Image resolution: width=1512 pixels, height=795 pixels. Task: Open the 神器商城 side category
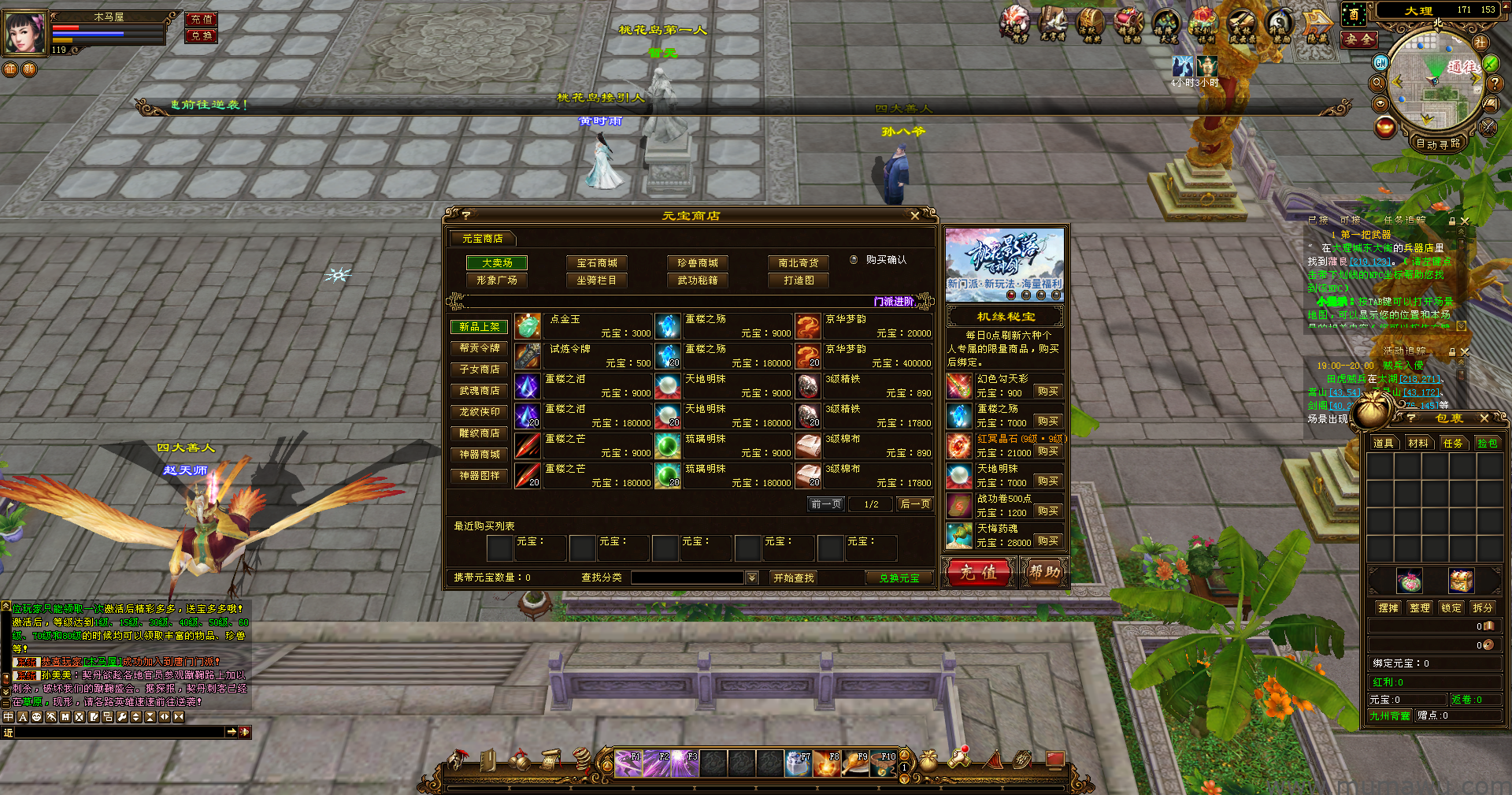pos(480,455)
